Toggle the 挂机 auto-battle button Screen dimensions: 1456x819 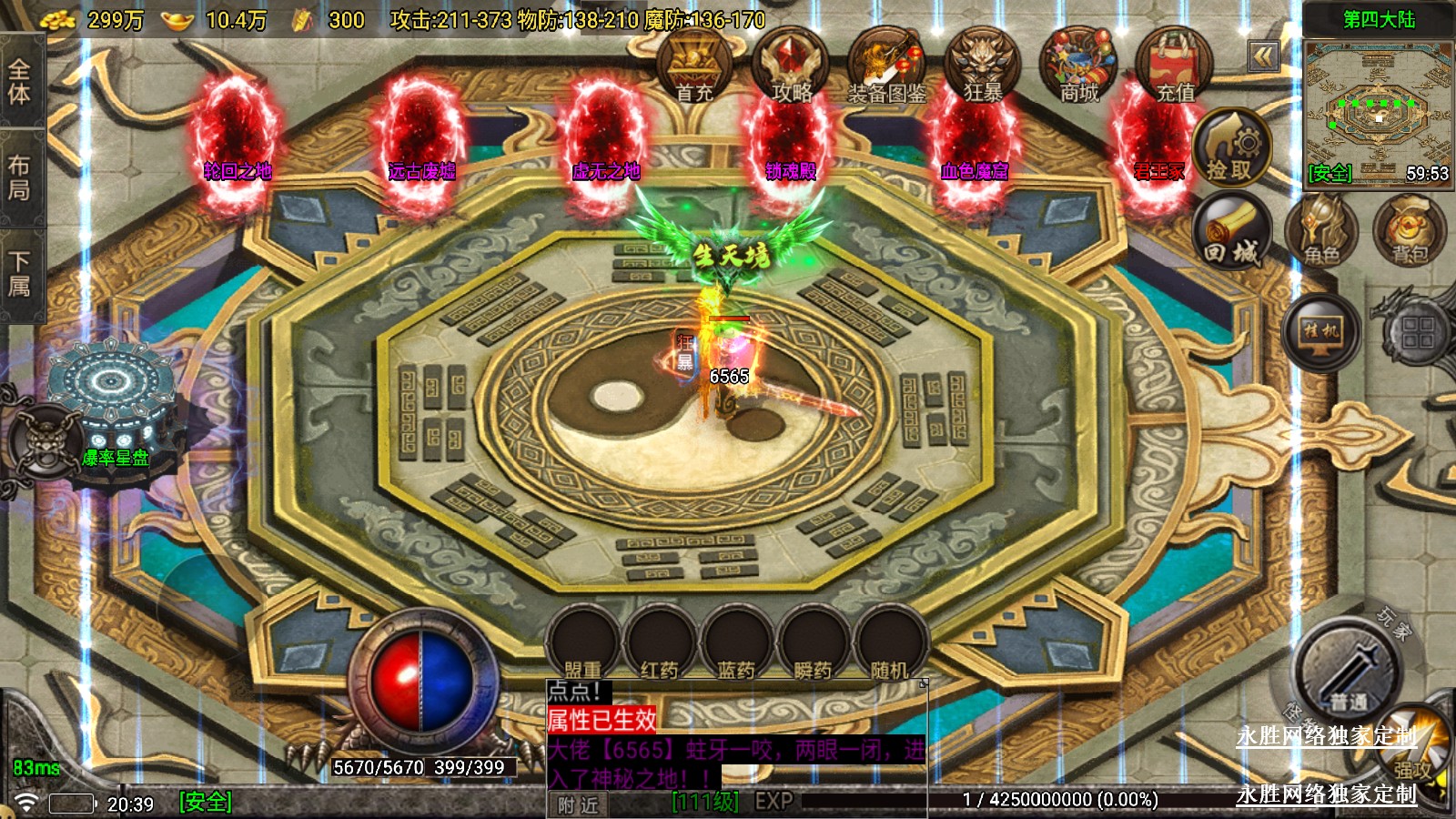(x=1321, y=329)
